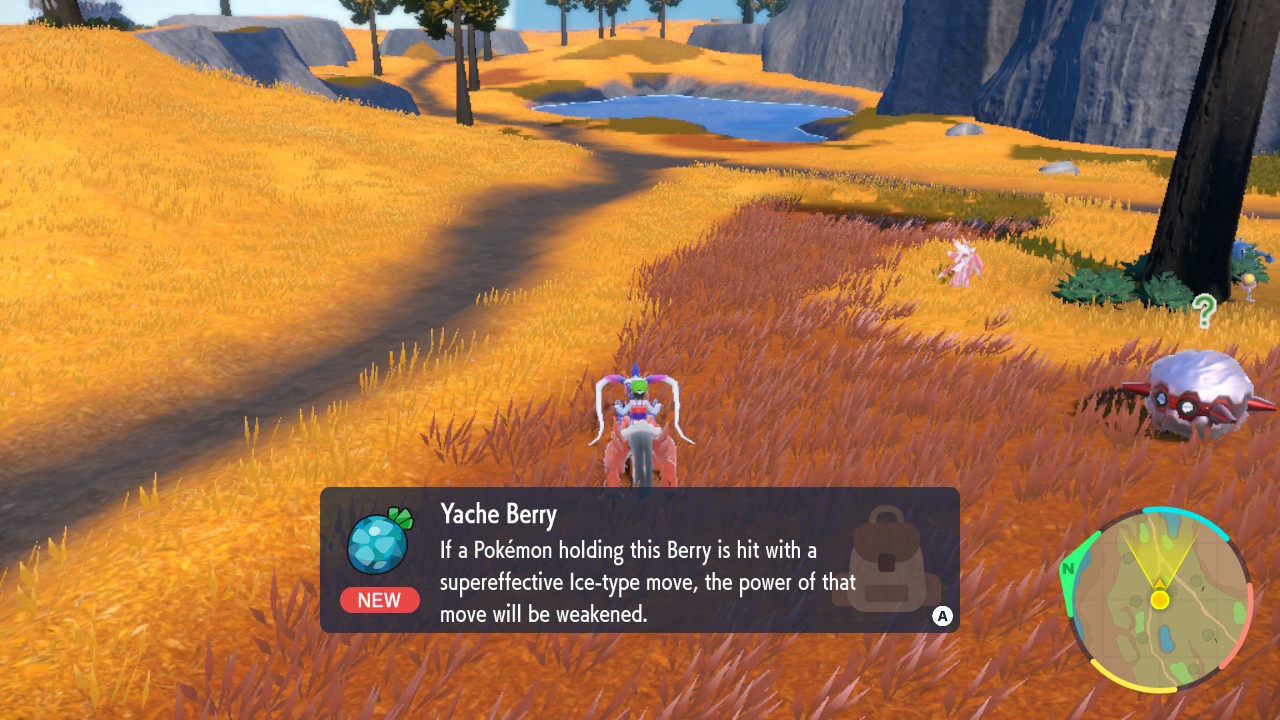Click the Yache Berry item icon

pyautogui.click(x=379, y=541)
